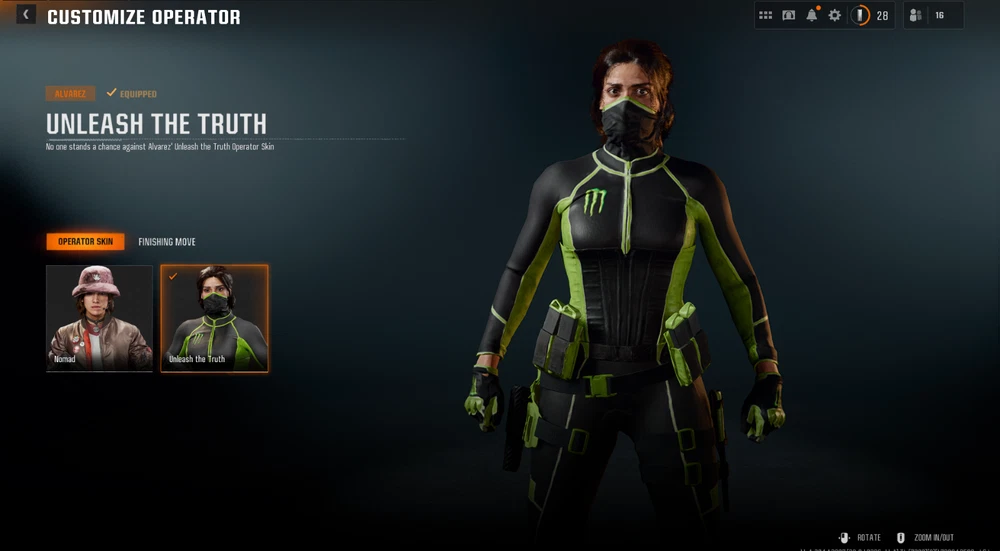The width and height of the screenshot is (1000, 551).
Task: Open the player rank level 28 badge
Action: click(870, 16)
